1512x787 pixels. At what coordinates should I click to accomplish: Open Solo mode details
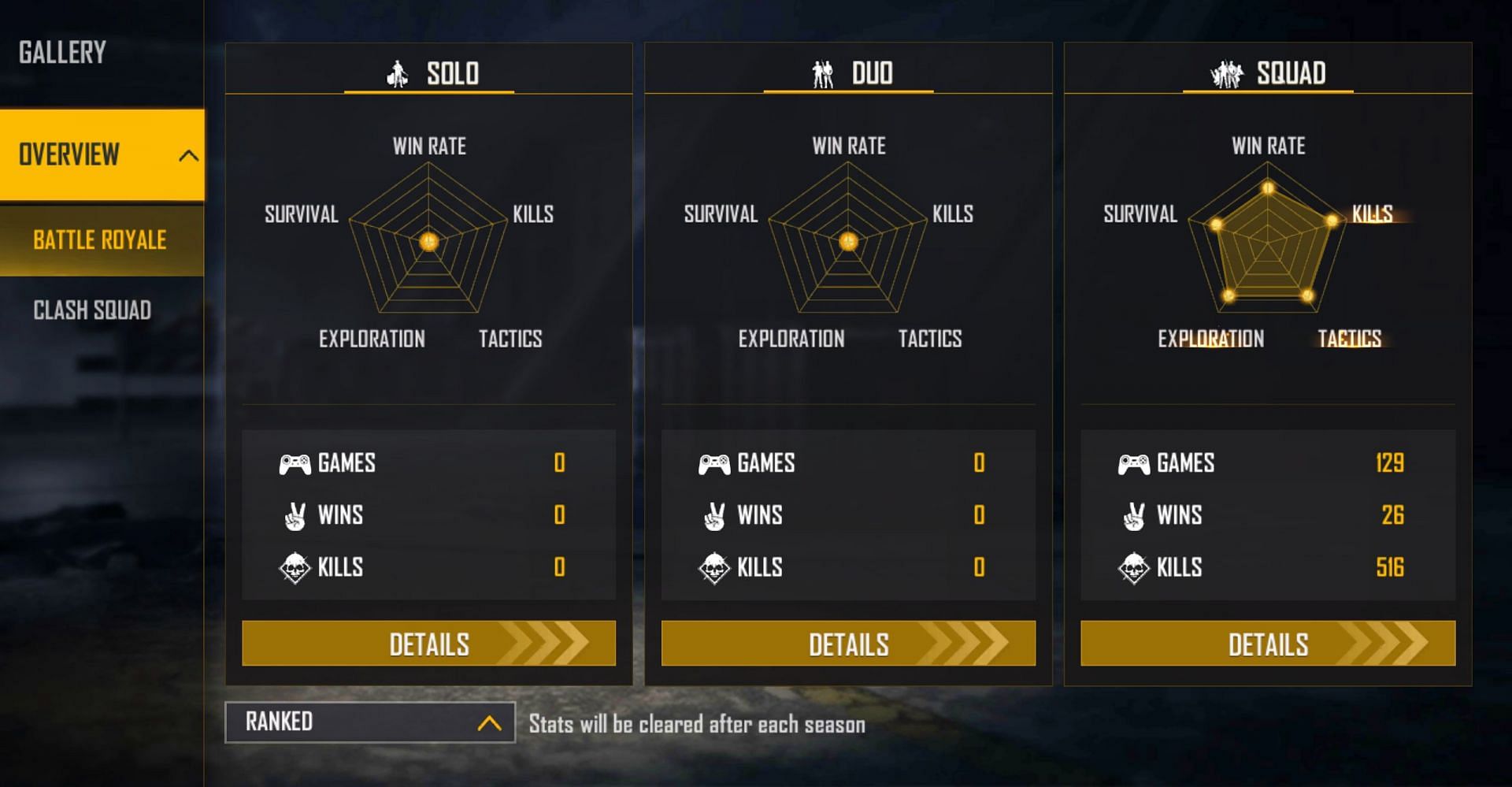point(428,644)
